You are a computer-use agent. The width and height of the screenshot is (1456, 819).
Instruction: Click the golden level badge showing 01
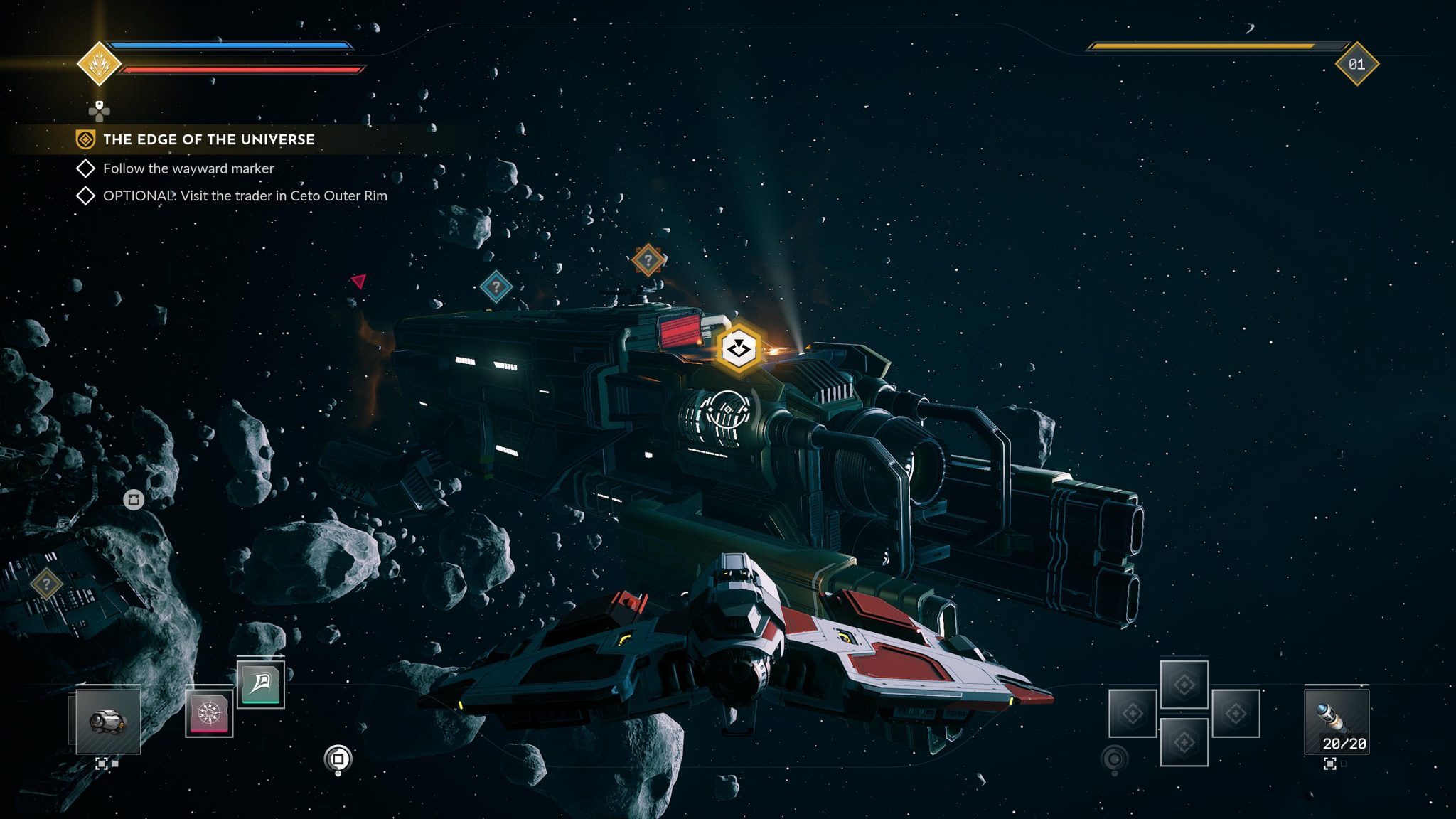pos(1359,64)
